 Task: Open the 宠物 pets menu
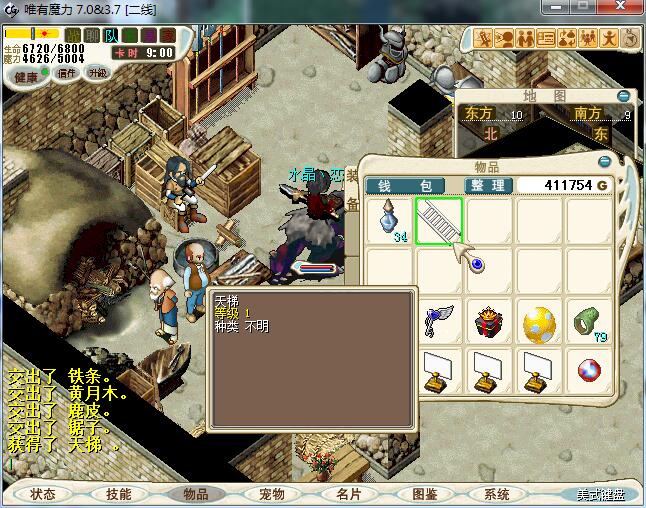coord(271,494)
